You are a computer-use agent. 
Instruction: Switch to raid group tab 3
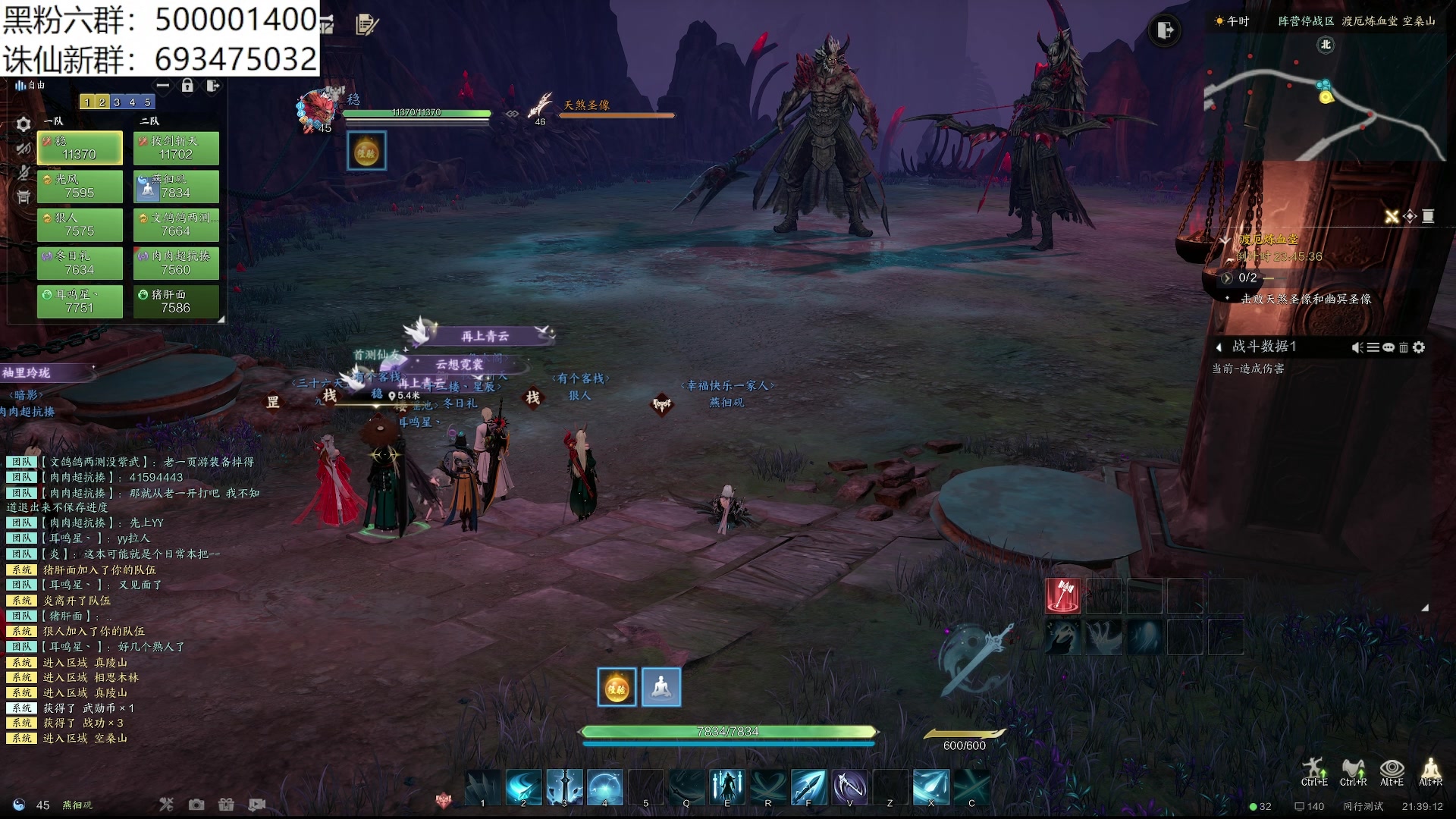coord(117,102)
